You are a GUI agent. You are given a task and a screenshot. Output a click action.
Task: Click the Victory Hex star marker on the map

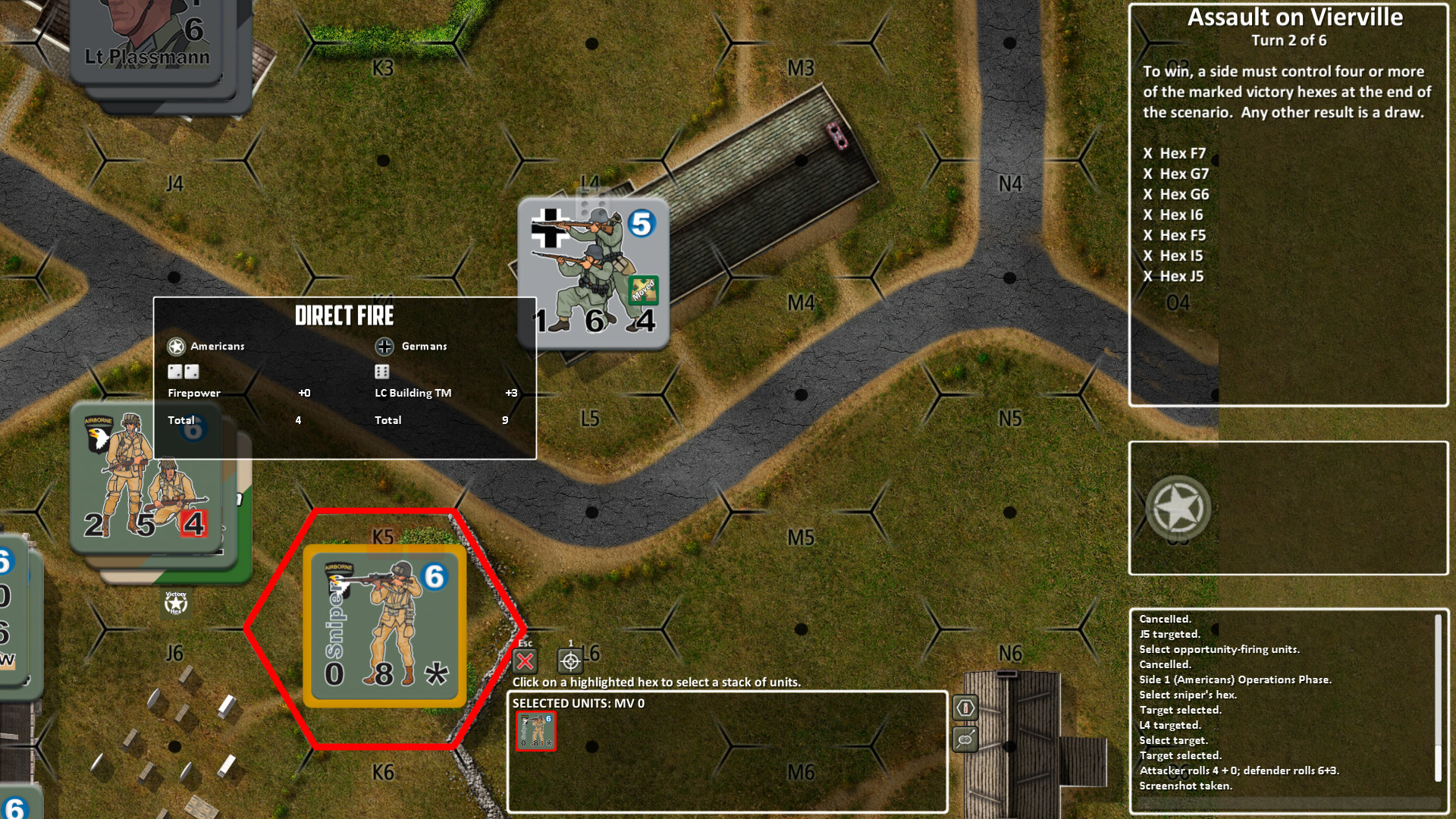[x=176, y=603]
